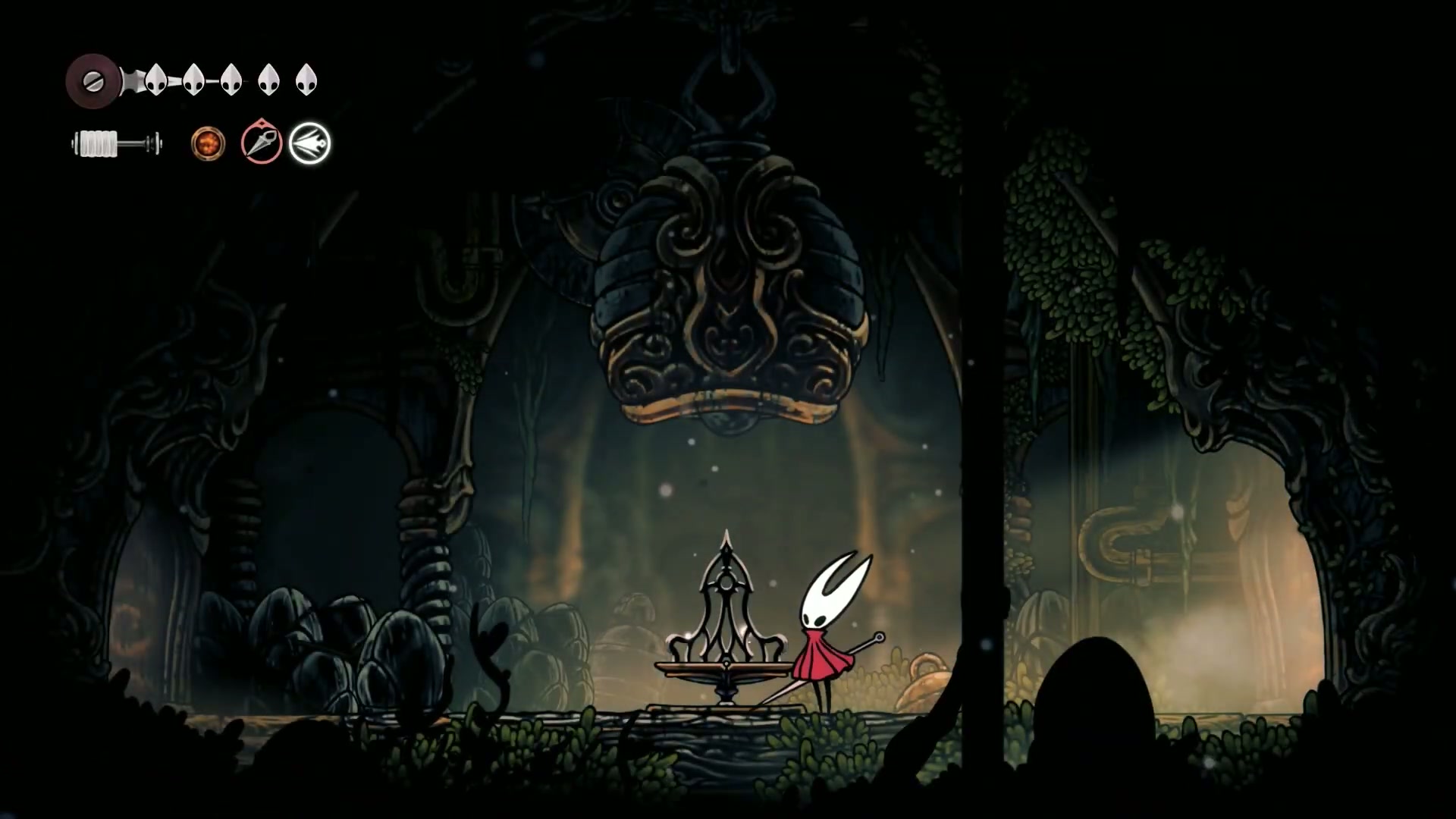Screen dimensions: 1456x819
Task: Select the glowing orange orb icon
Action: [x=208, y=143]
